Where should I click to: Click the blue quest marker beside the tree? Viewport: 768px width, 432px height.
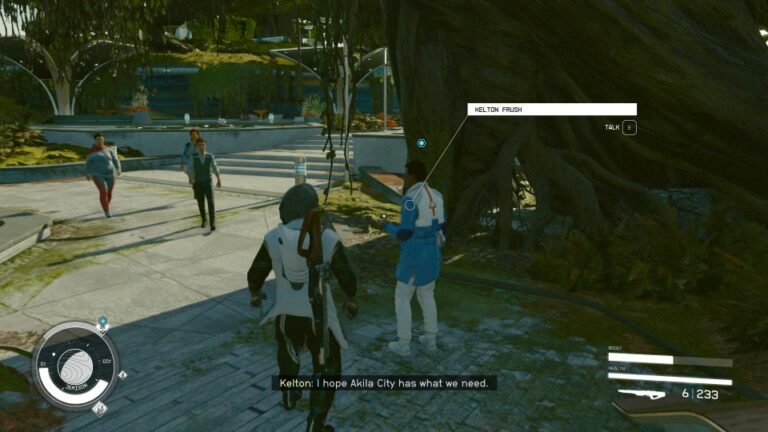point(422,143)
